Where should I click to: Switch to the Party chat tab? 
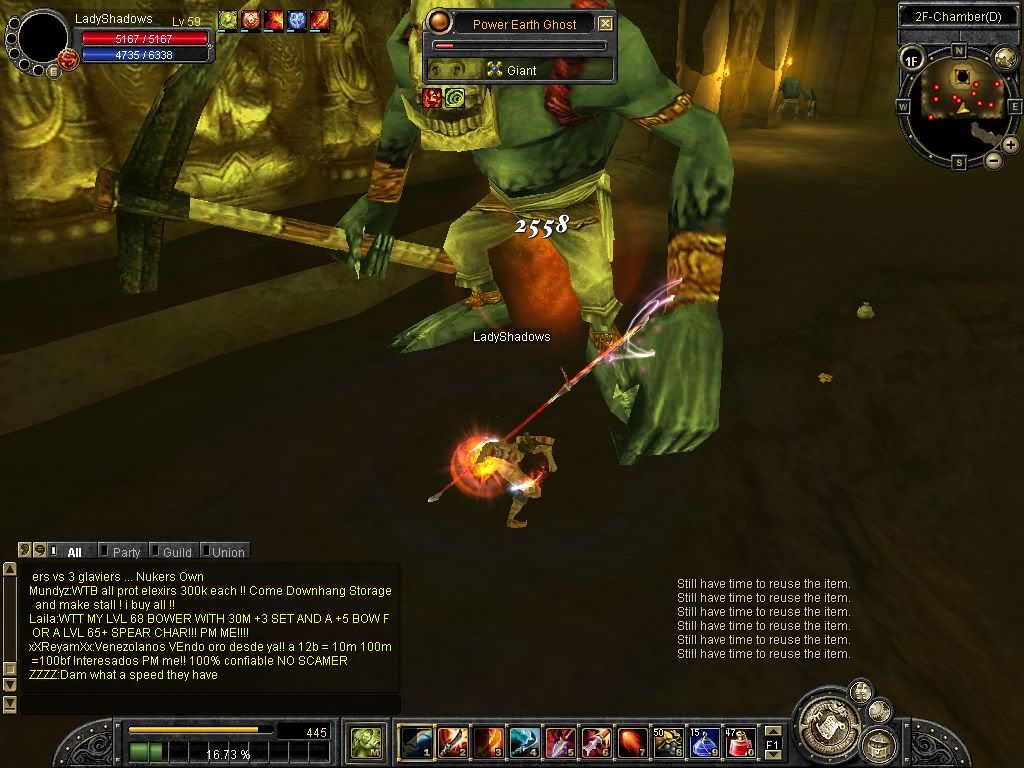[126, 552]
